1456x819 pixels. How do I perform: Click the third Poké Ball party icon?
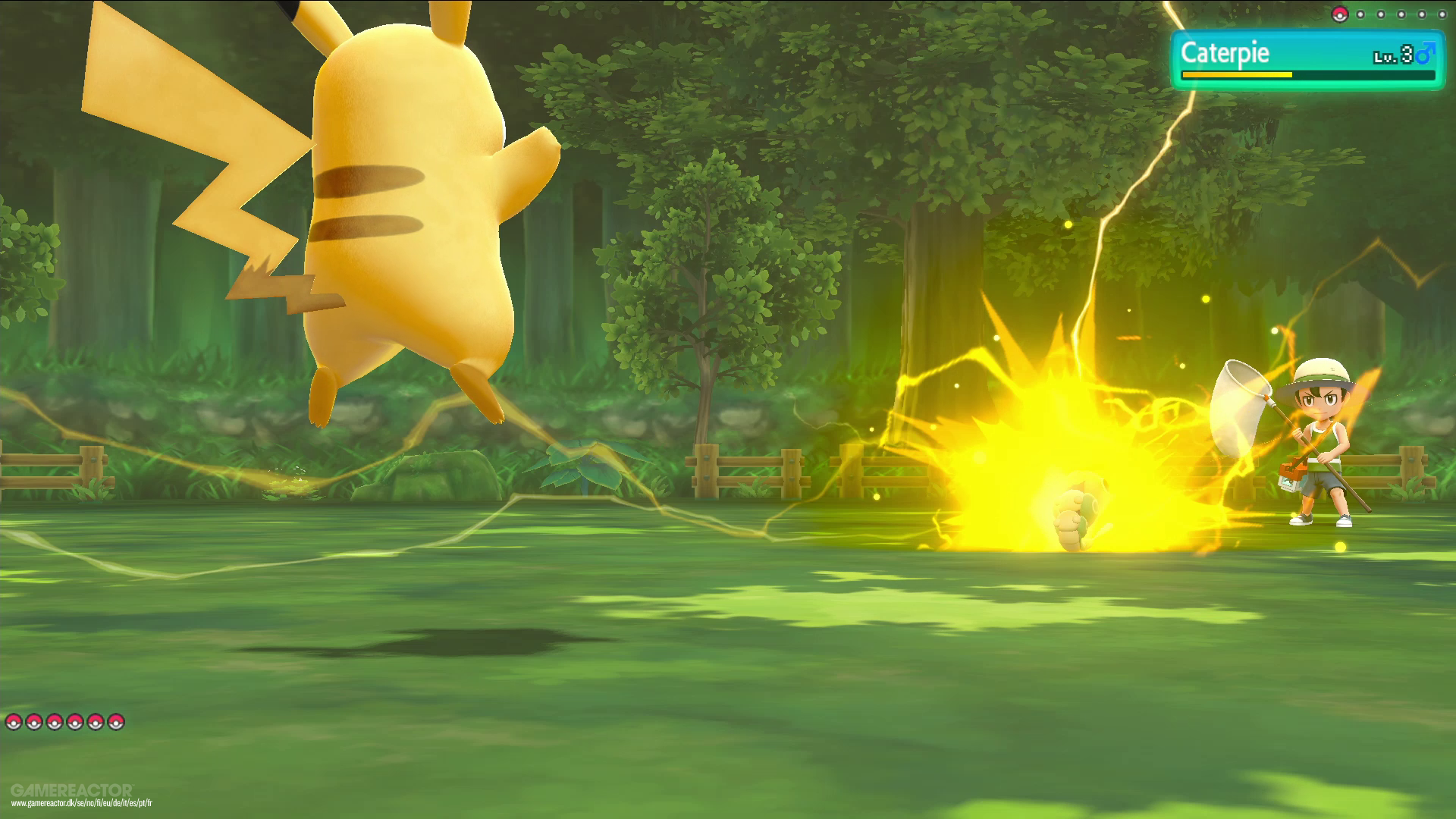55,723
